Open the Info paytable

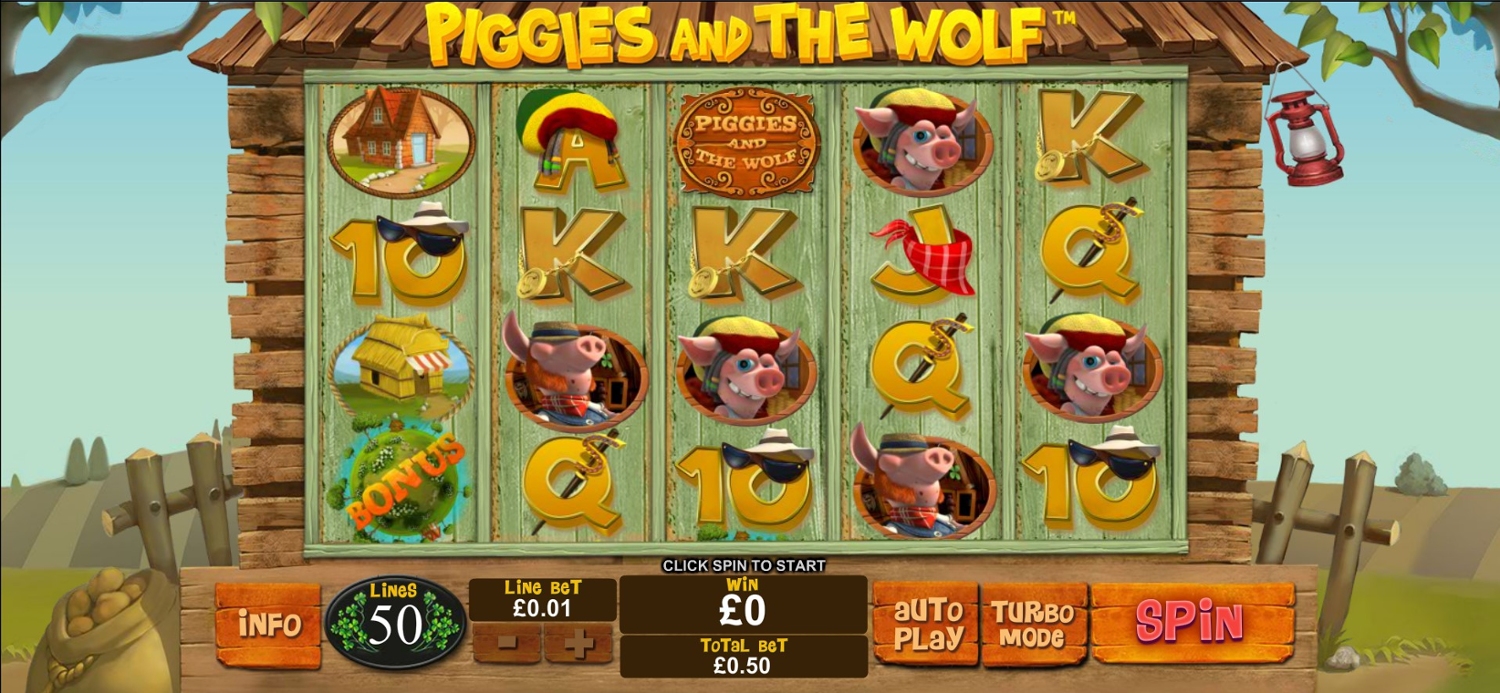point(268,624)
